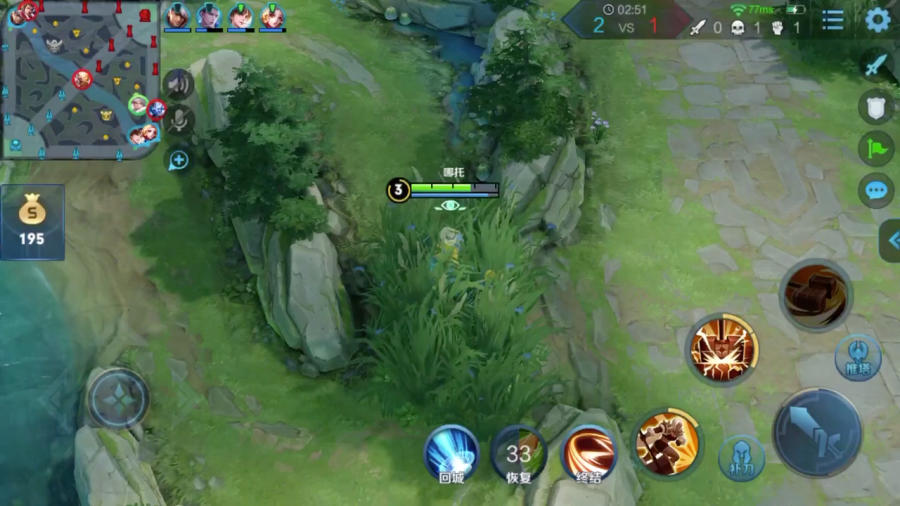The image size is (900, 506).
Task: Tap the quick message plus bubble icon
Action: [x=179, y=159]
